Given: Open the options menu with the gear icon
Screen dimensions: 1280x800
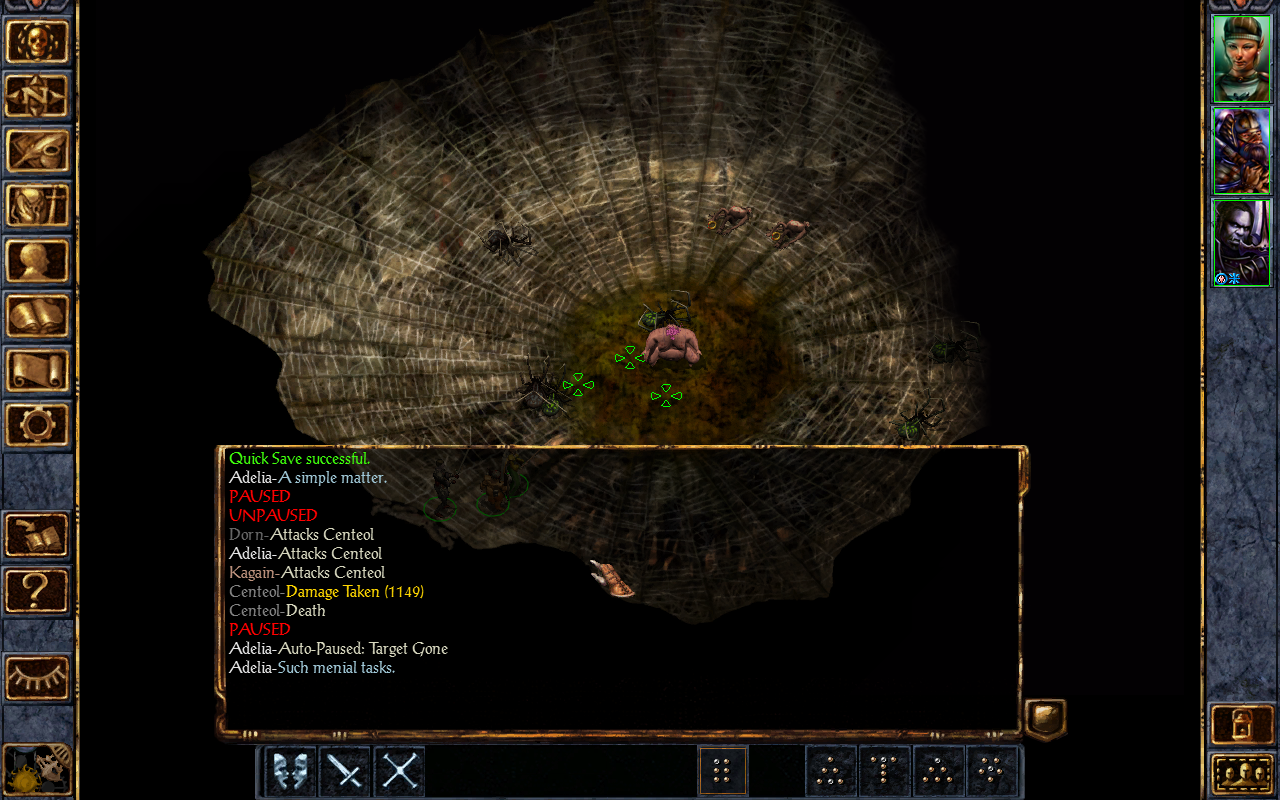Looking at the screenshot, I should coord(38,425).
